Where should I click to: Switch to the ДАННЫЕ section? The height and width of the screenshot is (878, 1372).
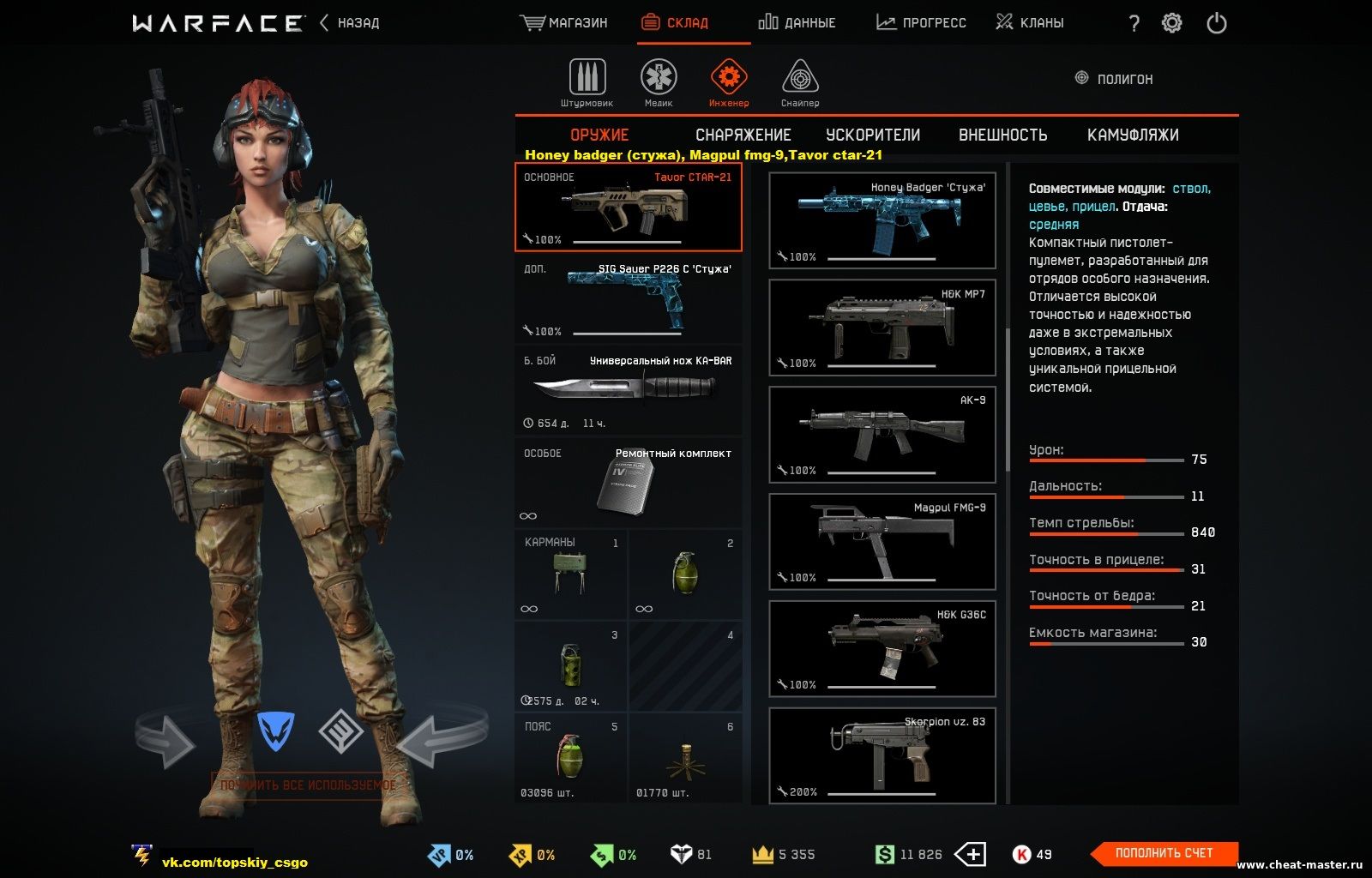797,23
